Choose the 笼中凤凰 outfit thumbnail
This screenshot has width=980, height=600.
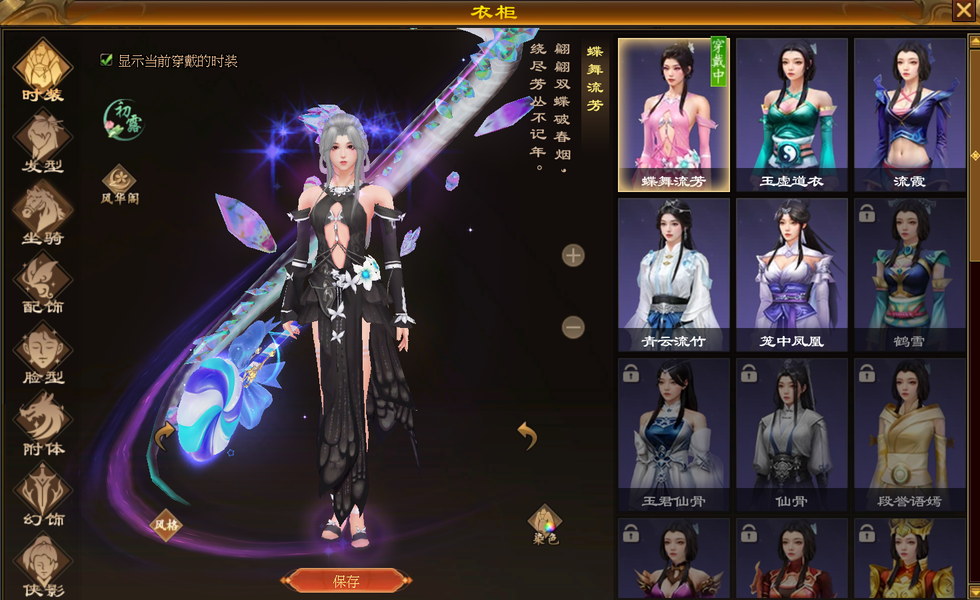click(791, 275)
